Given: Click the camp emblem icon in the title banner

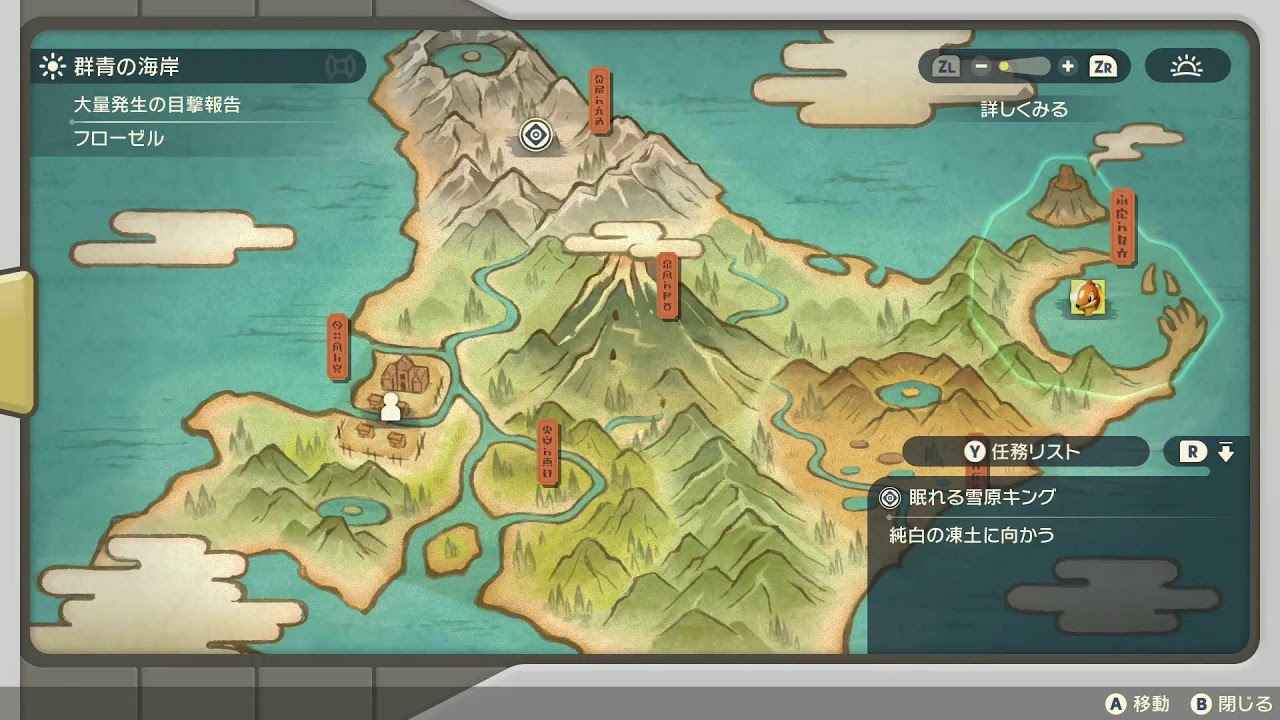Looking at the screenshot, I should (342, 64).
